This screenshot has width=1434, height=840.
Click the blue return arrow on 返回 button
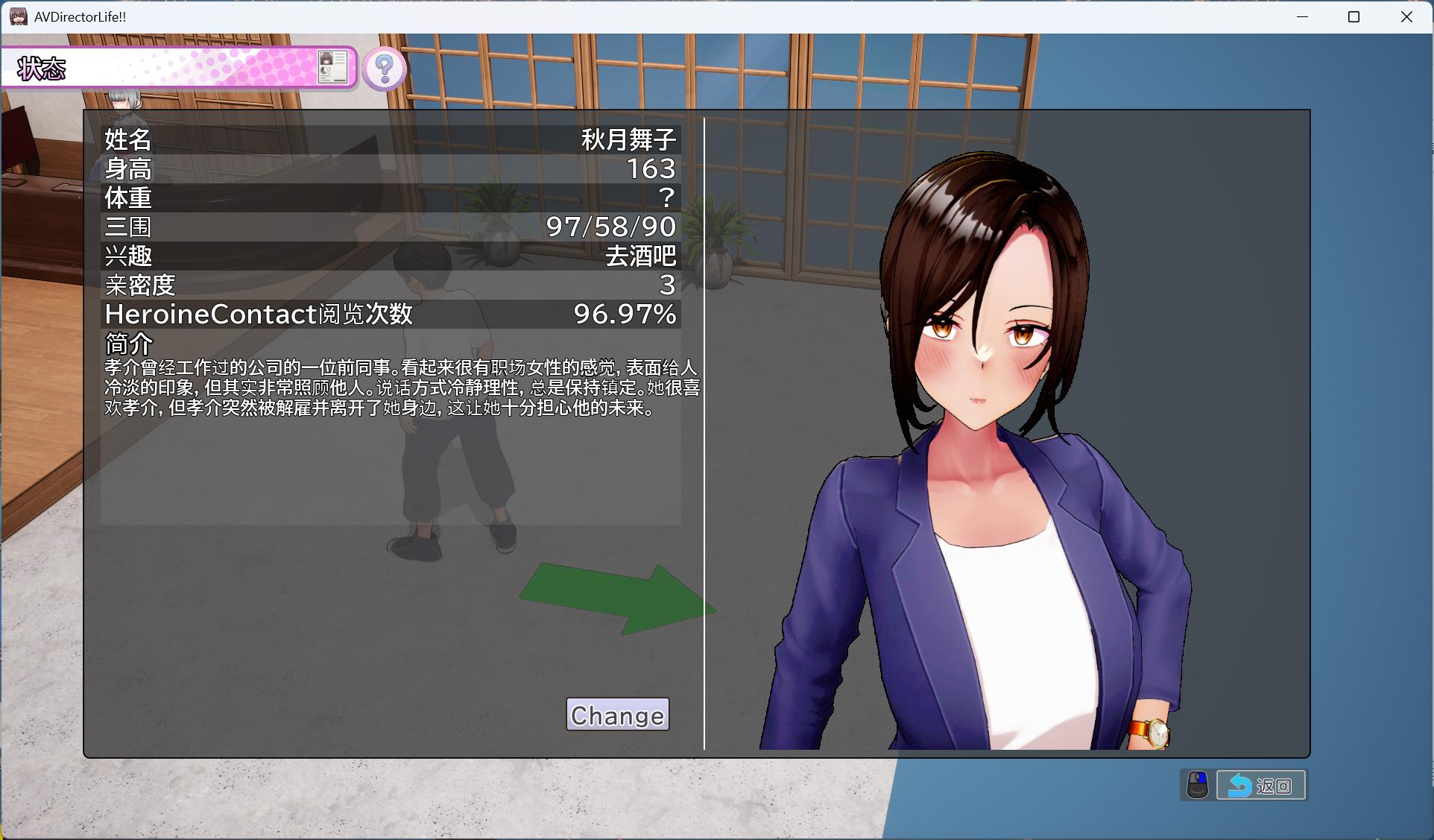pos(1239,784)
